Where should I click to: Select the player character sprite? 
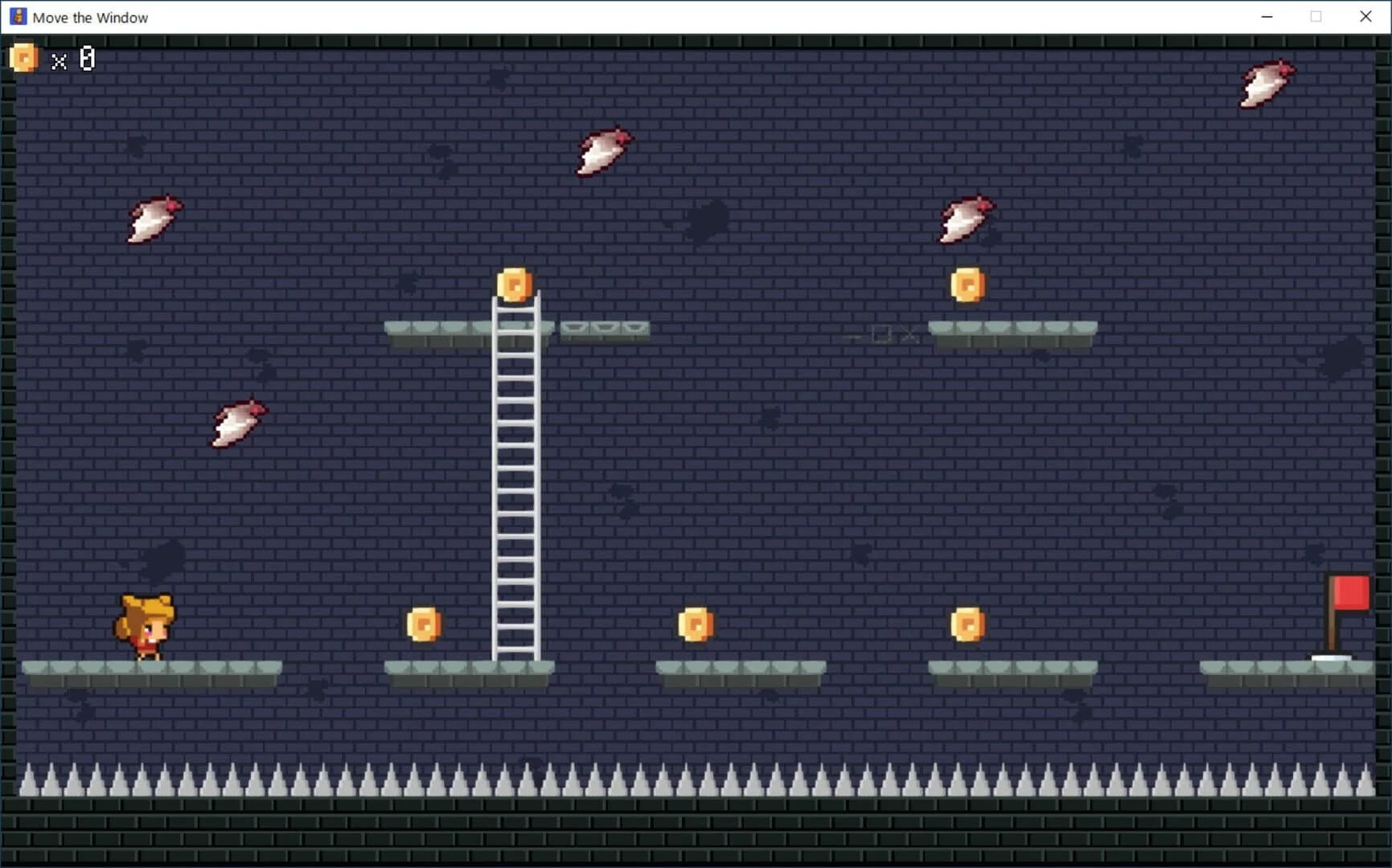(x=145, y=627)
